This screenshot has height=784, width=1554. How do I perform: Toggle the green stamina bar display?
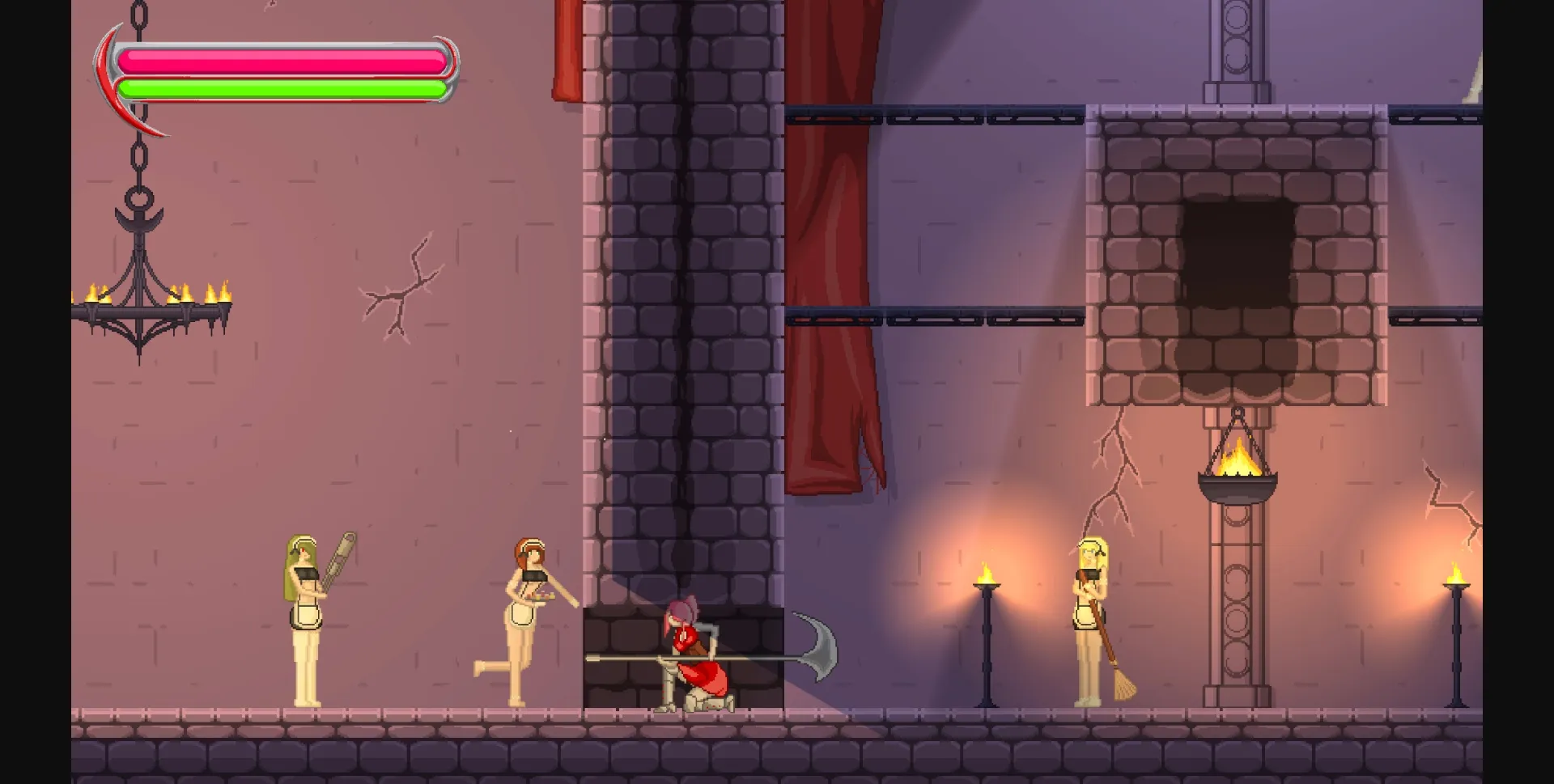pyautogui.click(x=283, y=87)
